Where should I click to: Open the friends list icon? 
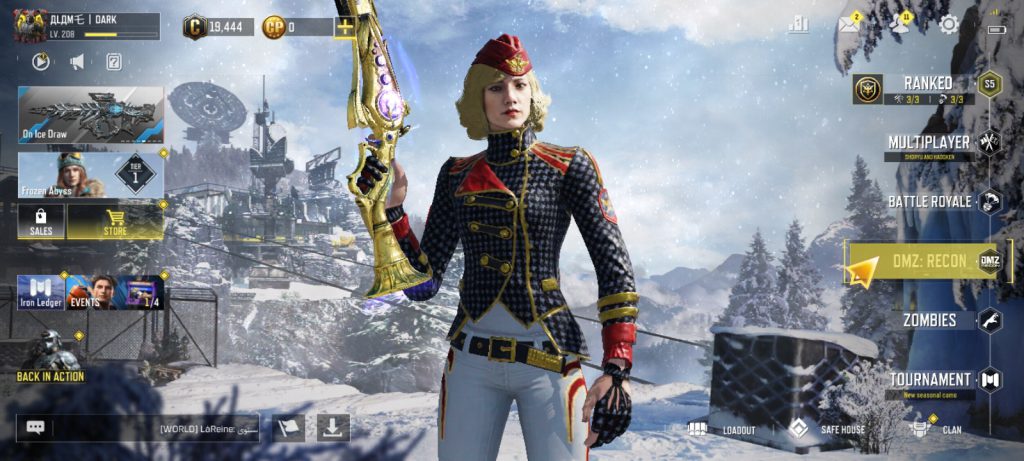click(x=900, y=25)
